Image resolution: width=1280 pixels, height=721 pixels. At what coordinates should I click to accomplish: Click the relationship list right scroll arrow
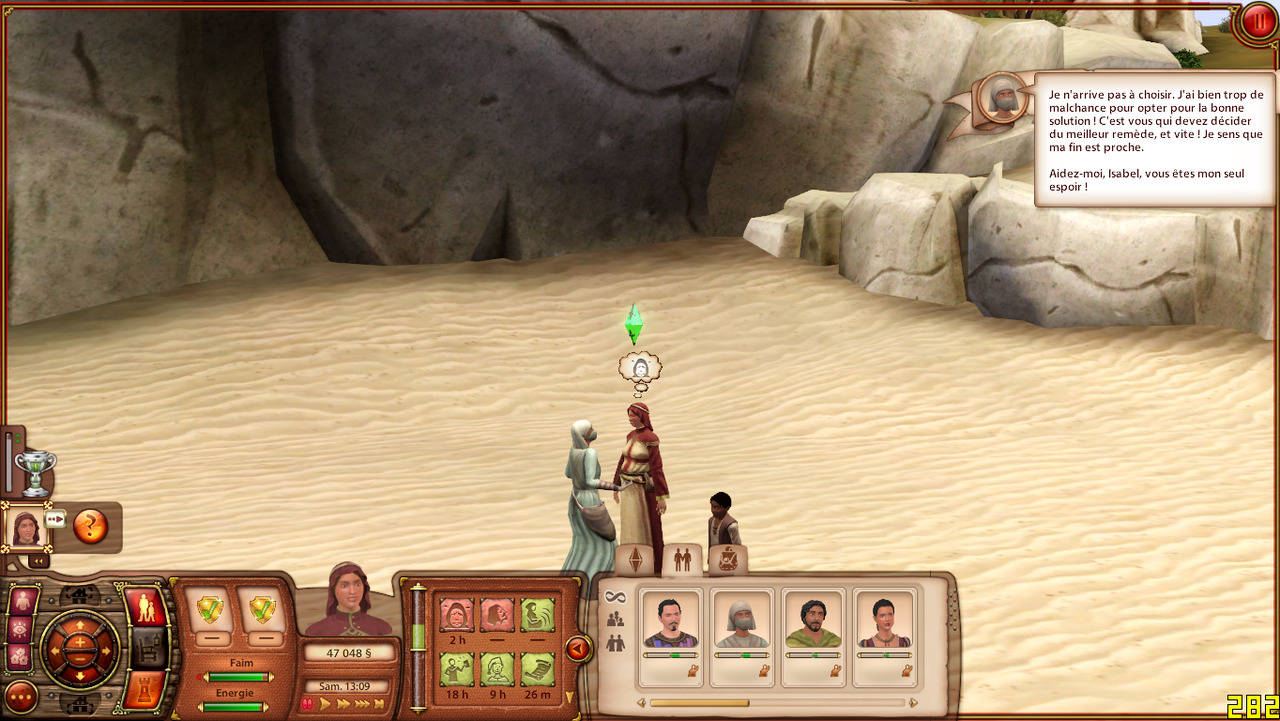913,703
